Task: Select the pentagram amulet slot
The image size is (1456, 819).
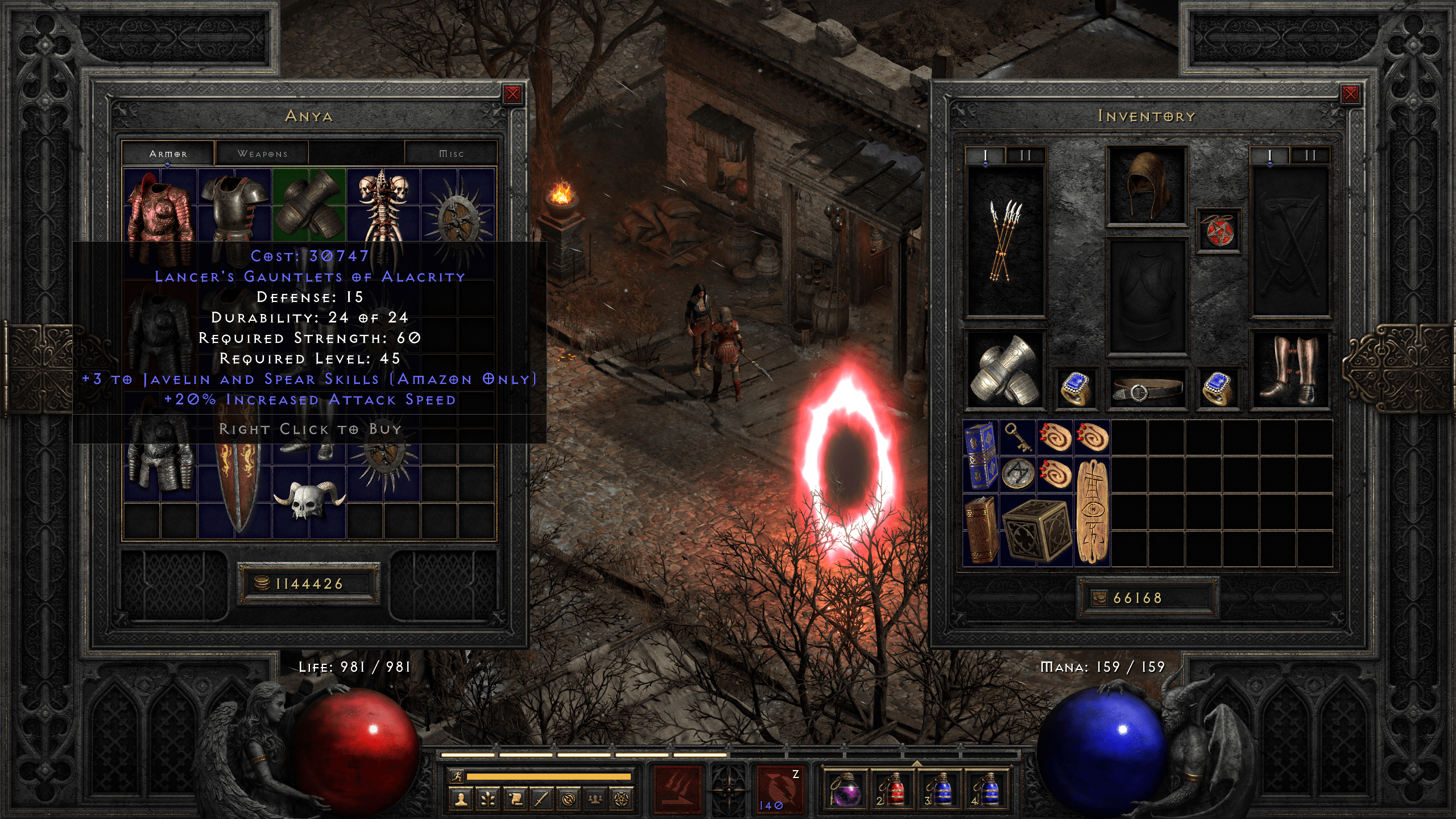Action: click(x=1218, y=230)
